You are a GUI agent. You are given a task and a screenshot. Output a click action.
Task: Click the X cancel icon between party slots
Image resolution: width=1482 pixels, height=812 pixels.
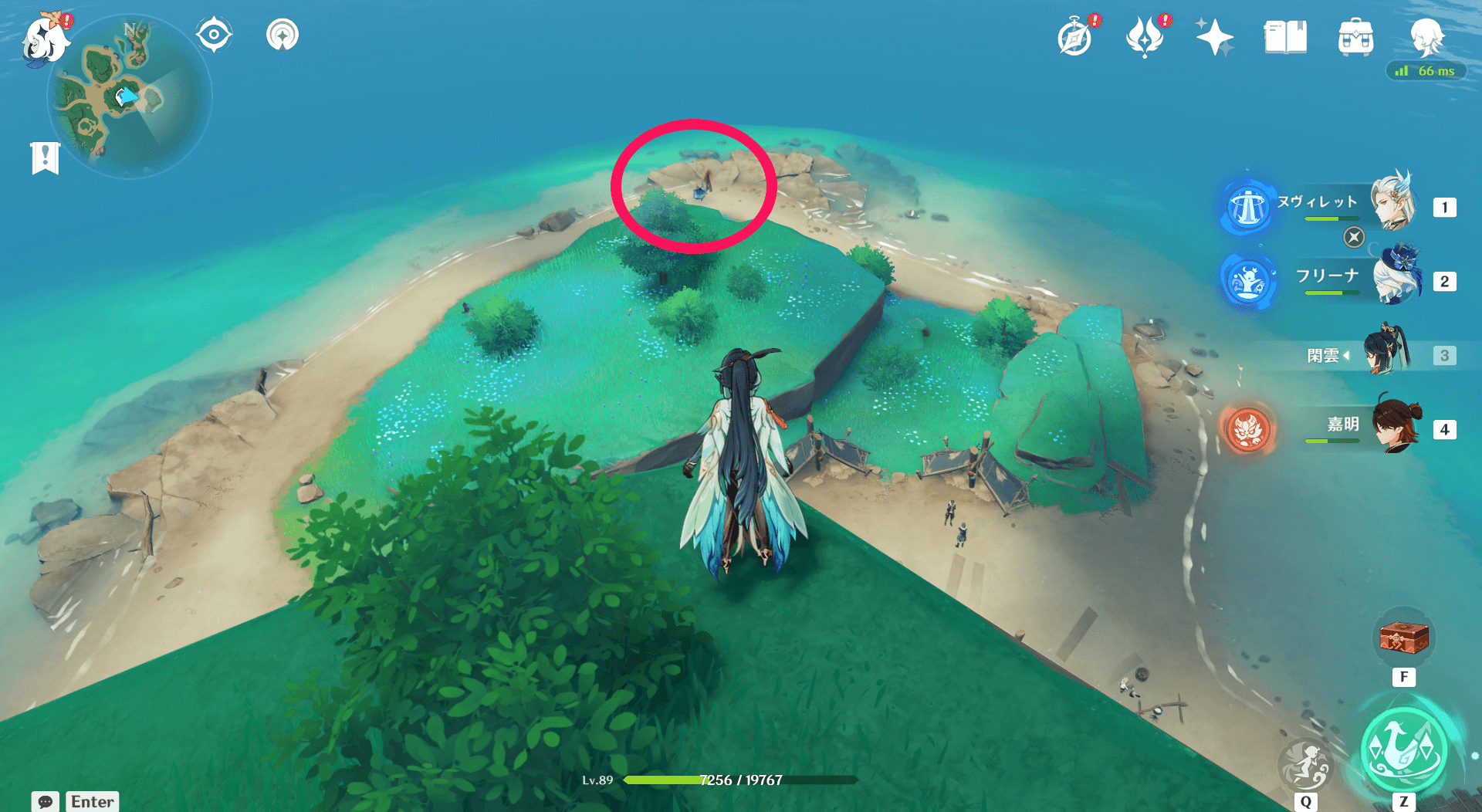1353,239
